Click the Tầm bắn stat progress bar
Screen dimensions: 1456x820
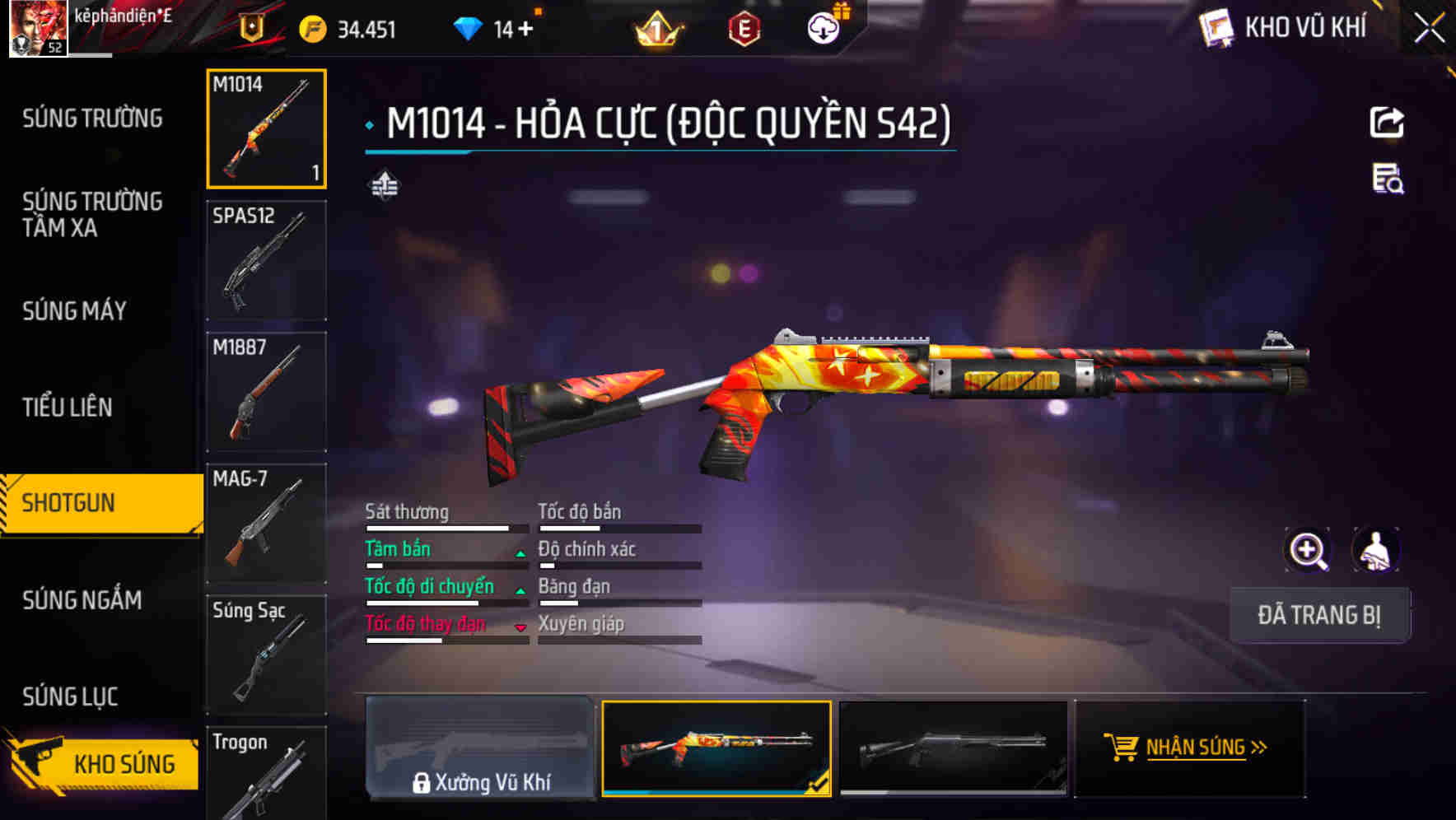click(x=445, y=566)
